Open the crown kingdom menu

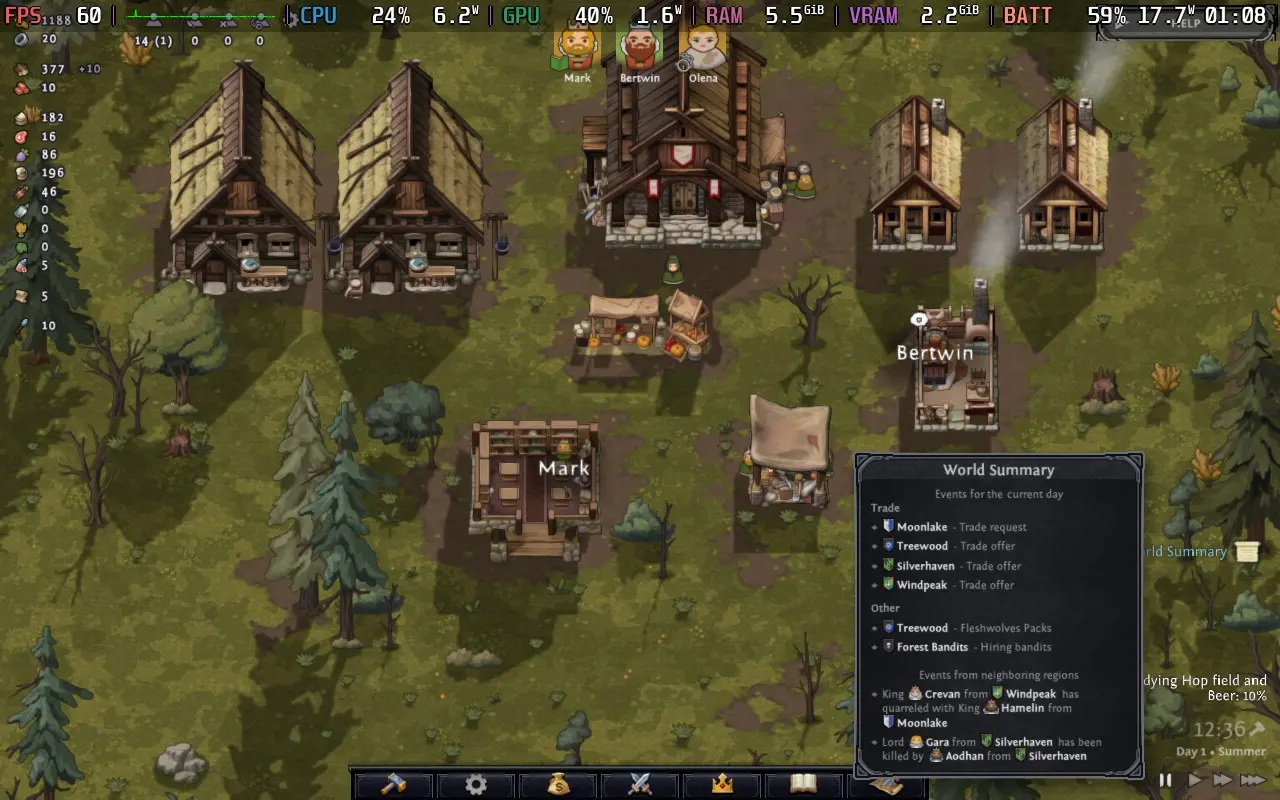click(x=722, y=784)
